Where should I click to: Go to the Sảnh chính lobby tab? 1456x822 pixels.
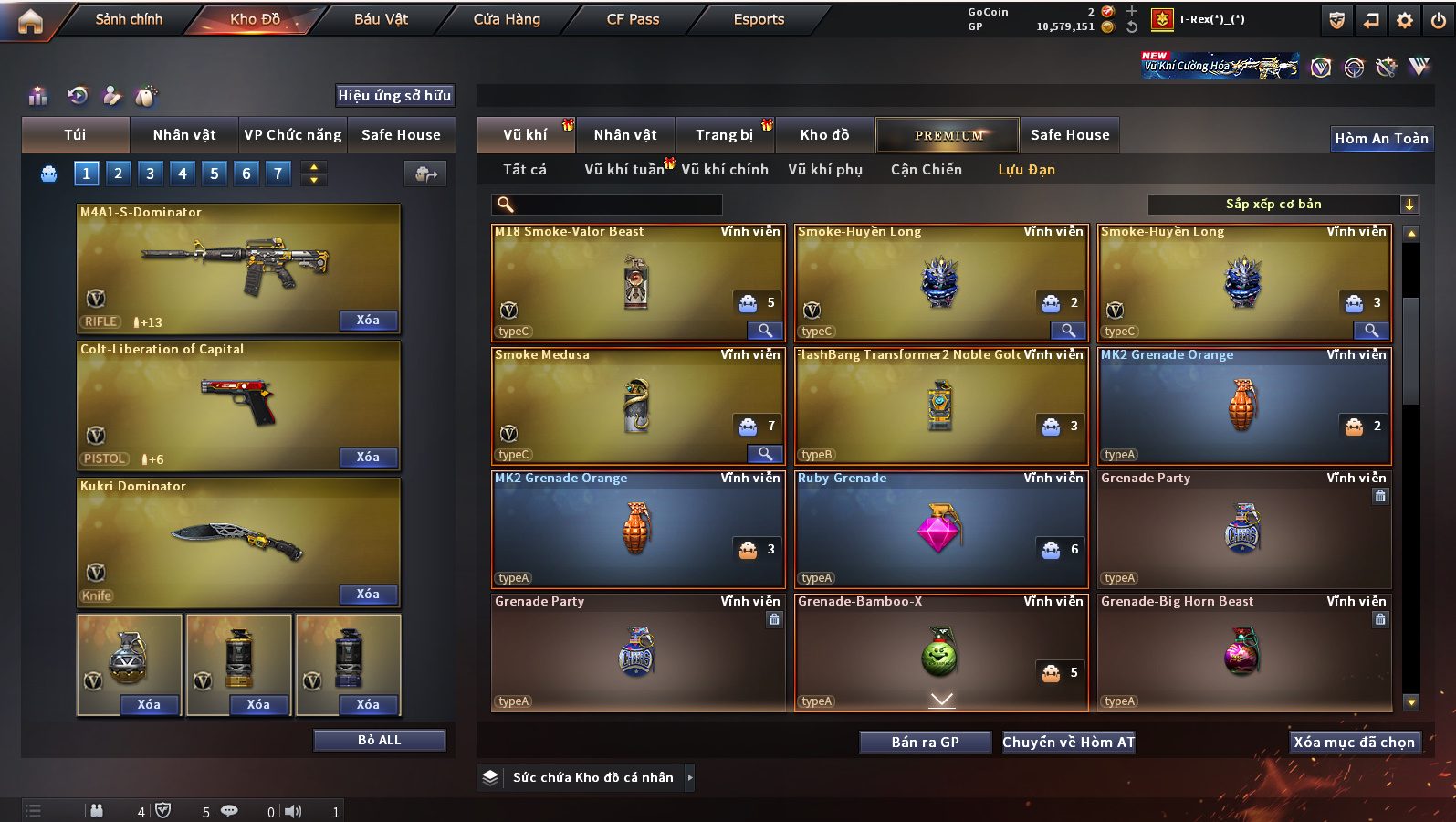[129, 19]
